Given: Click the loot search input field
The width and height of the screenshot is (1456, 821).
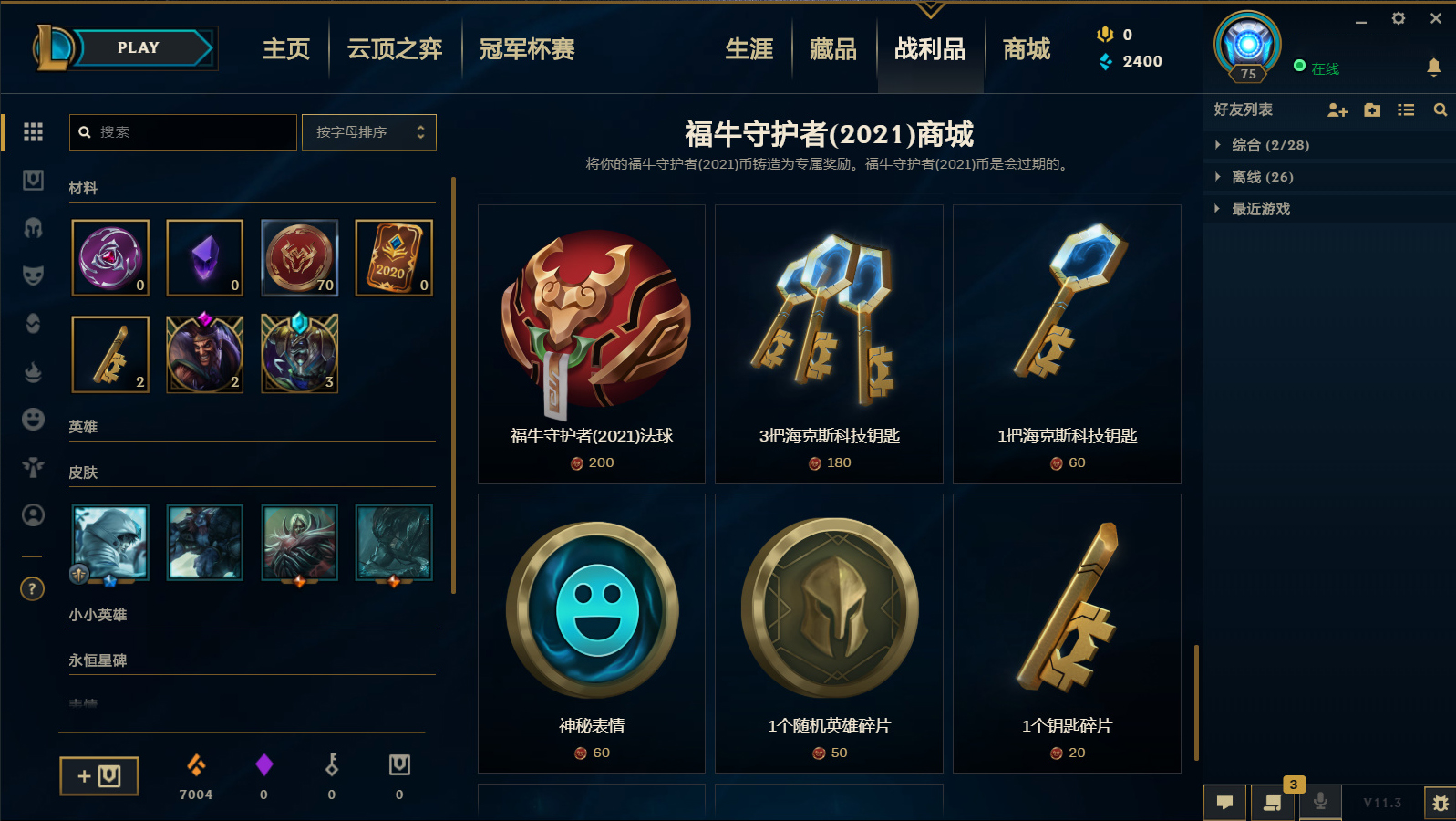Looking at the screenshot, I should pos(182,131).
